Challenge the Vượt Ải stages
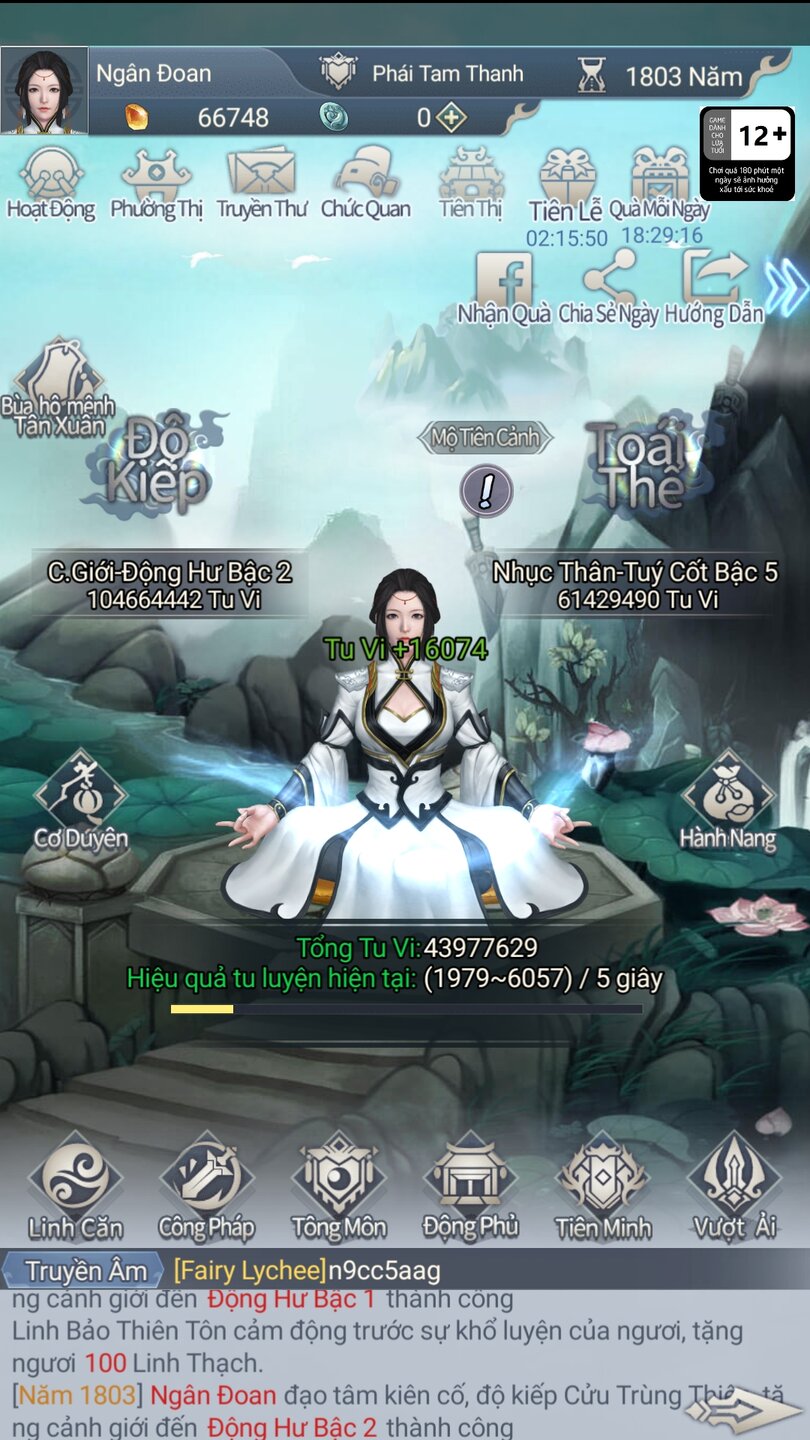This screenshot has height=1440, width=810. coord(734,1187)
